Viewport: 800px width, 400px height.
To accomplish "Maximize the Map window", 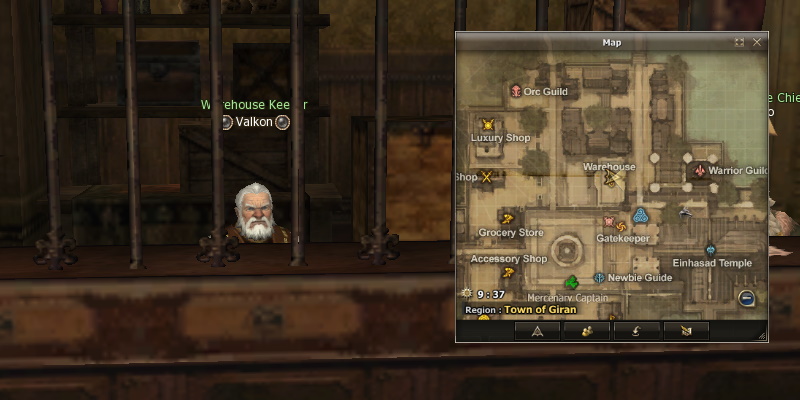I will pos(739,43).
